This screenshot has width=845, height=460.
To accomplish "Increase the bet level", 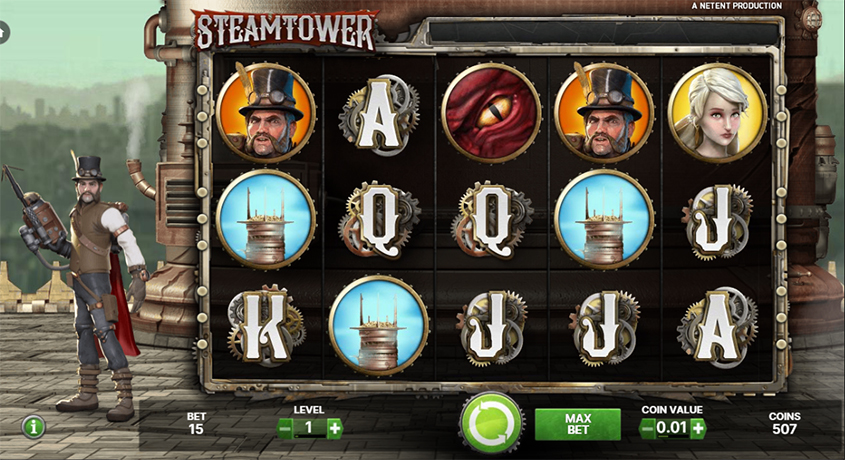I will click(334, 428).
